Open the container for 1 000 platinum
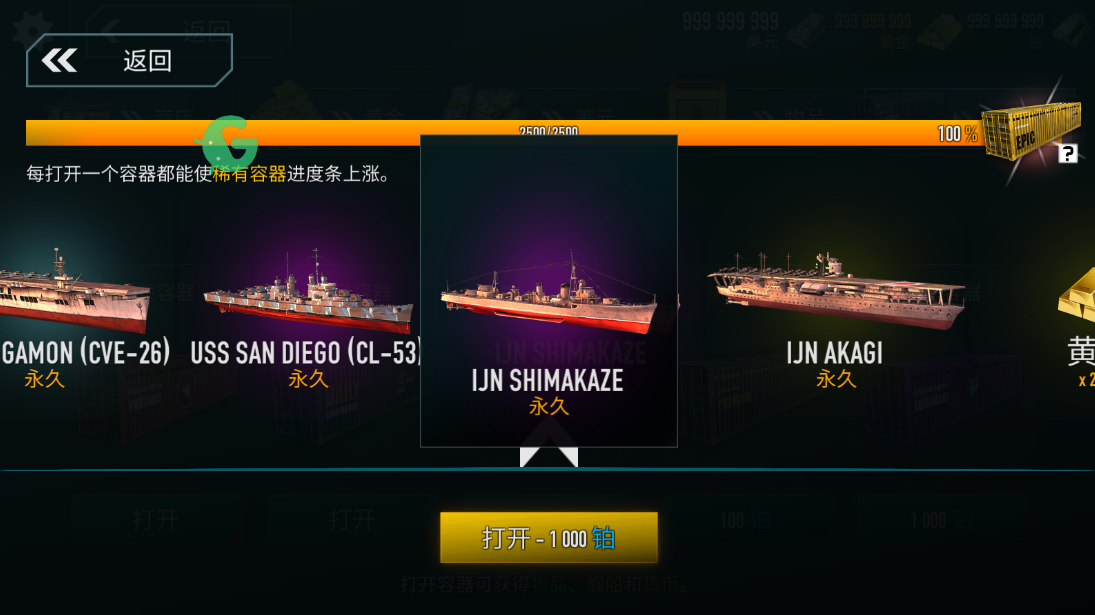 click(548, 538)
